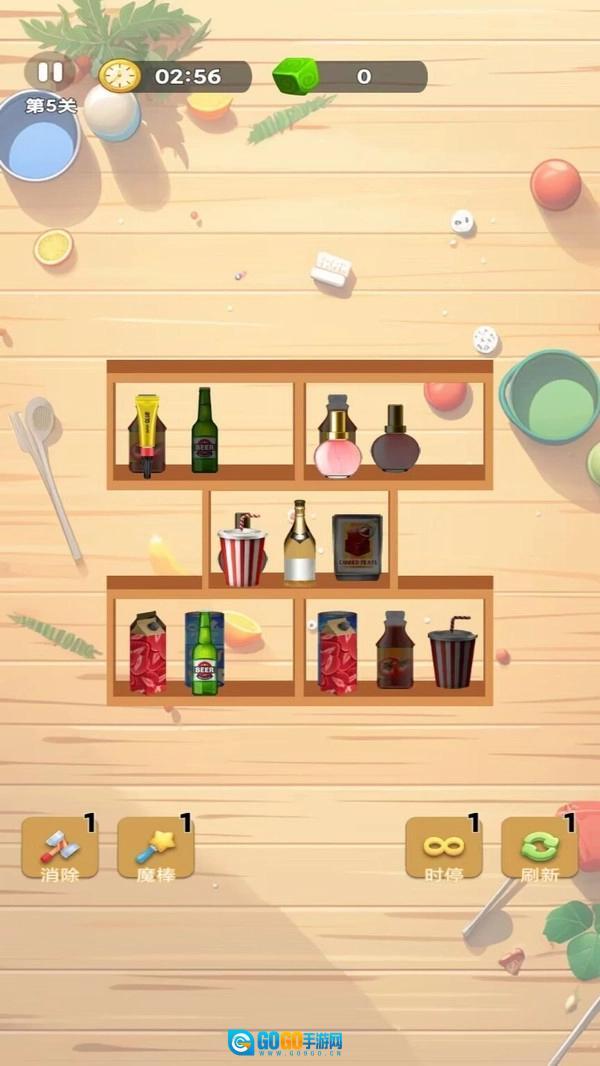Pick the canned meats tin

coord(357,547)
